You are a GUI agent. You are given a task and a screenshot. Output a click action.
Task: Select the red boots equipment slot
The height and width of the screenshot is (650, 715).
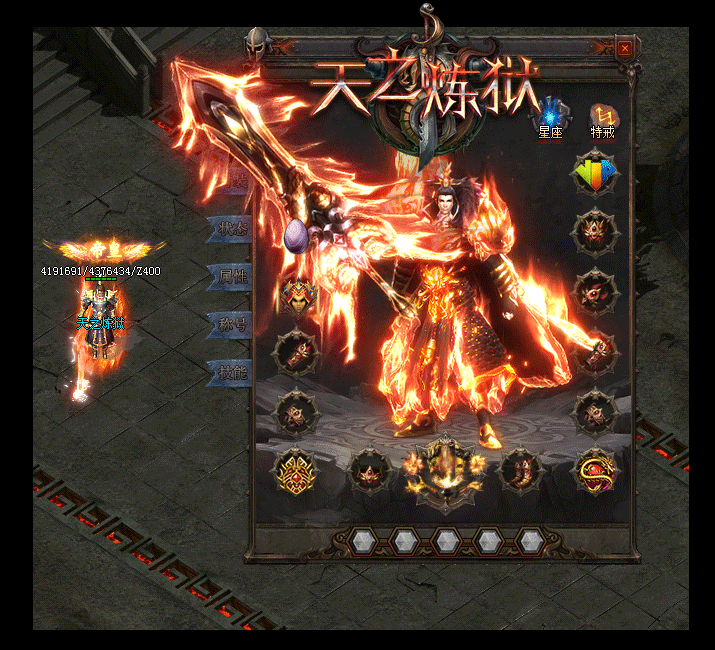(x=520, y=470)
